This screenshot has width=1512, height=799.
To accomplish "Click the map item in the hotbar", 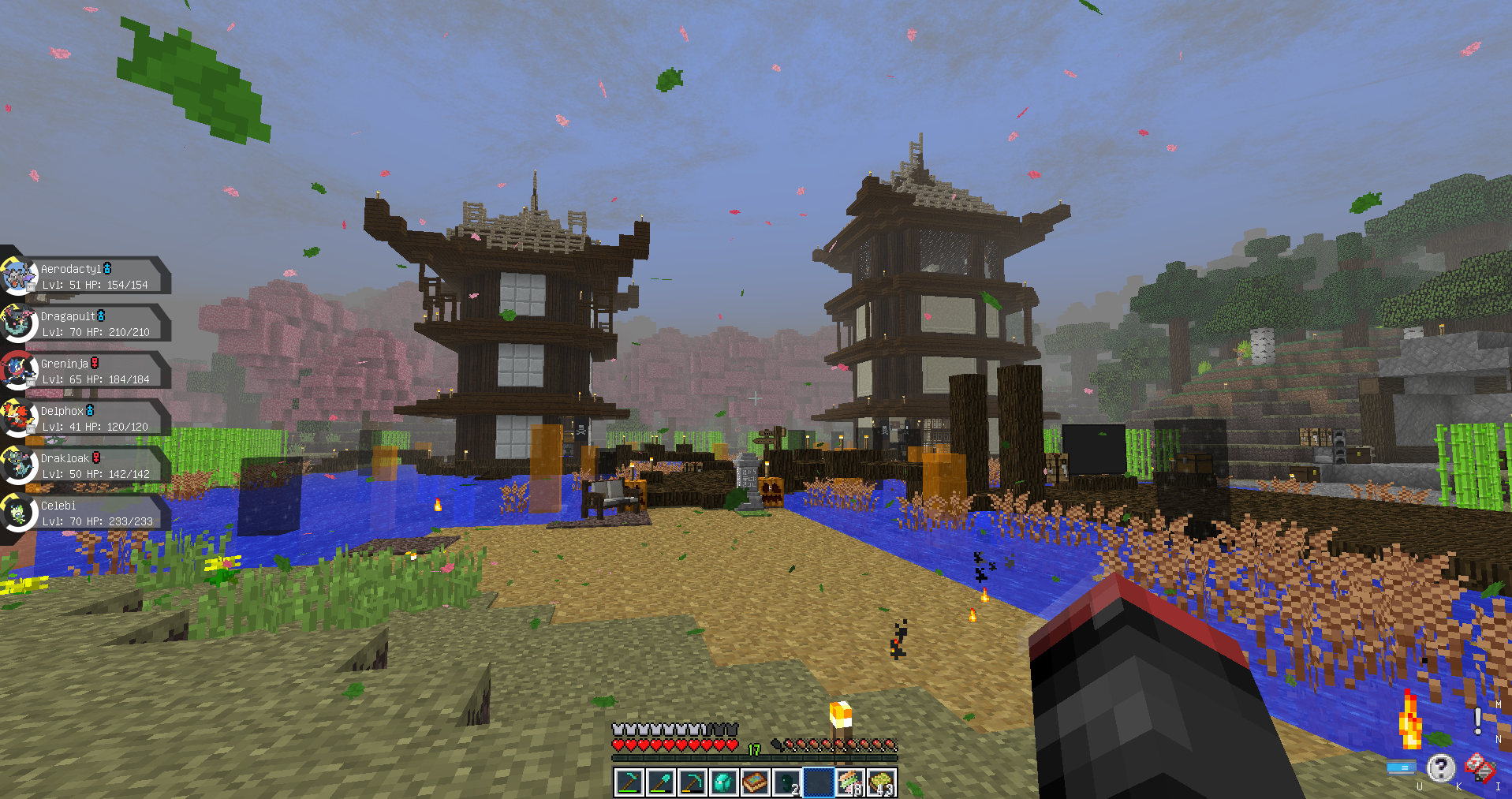I will (756, 782).
